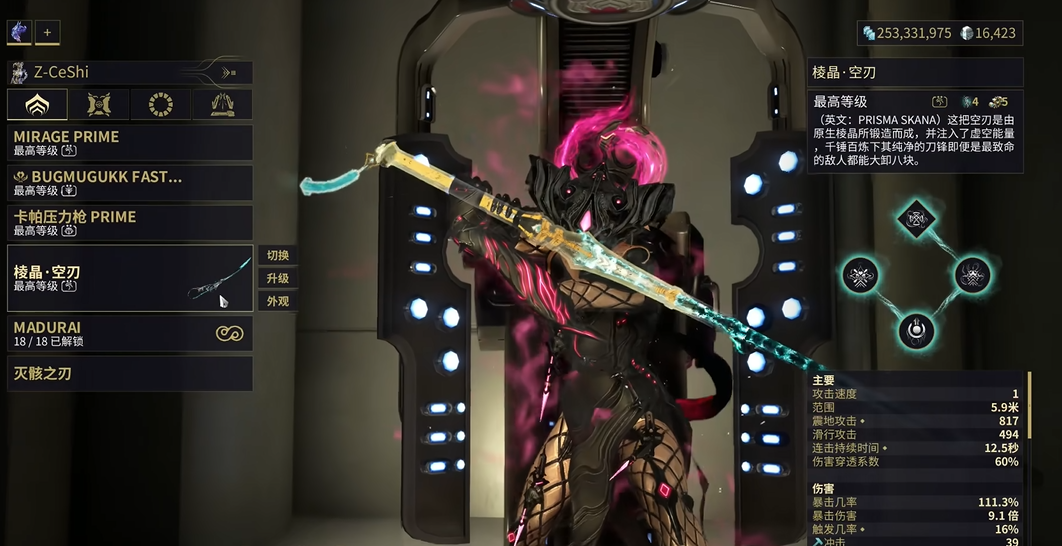Screen dimensions: 1062x546
Task: Add a new loadout with the plus button
Action: click(x=47, y=32)
